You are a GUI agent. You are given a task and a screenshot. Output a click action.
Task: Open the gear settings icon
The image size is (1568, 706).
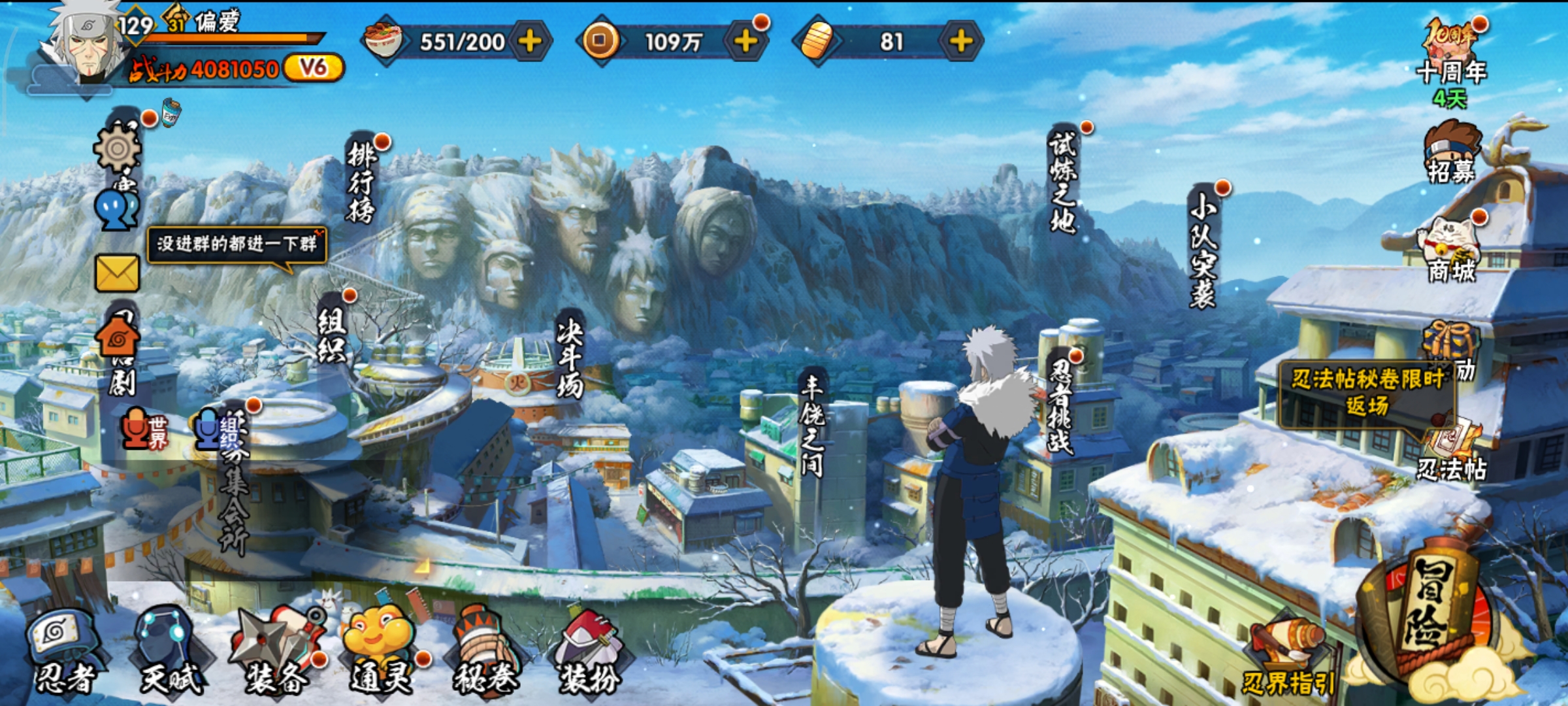[118, 149]
